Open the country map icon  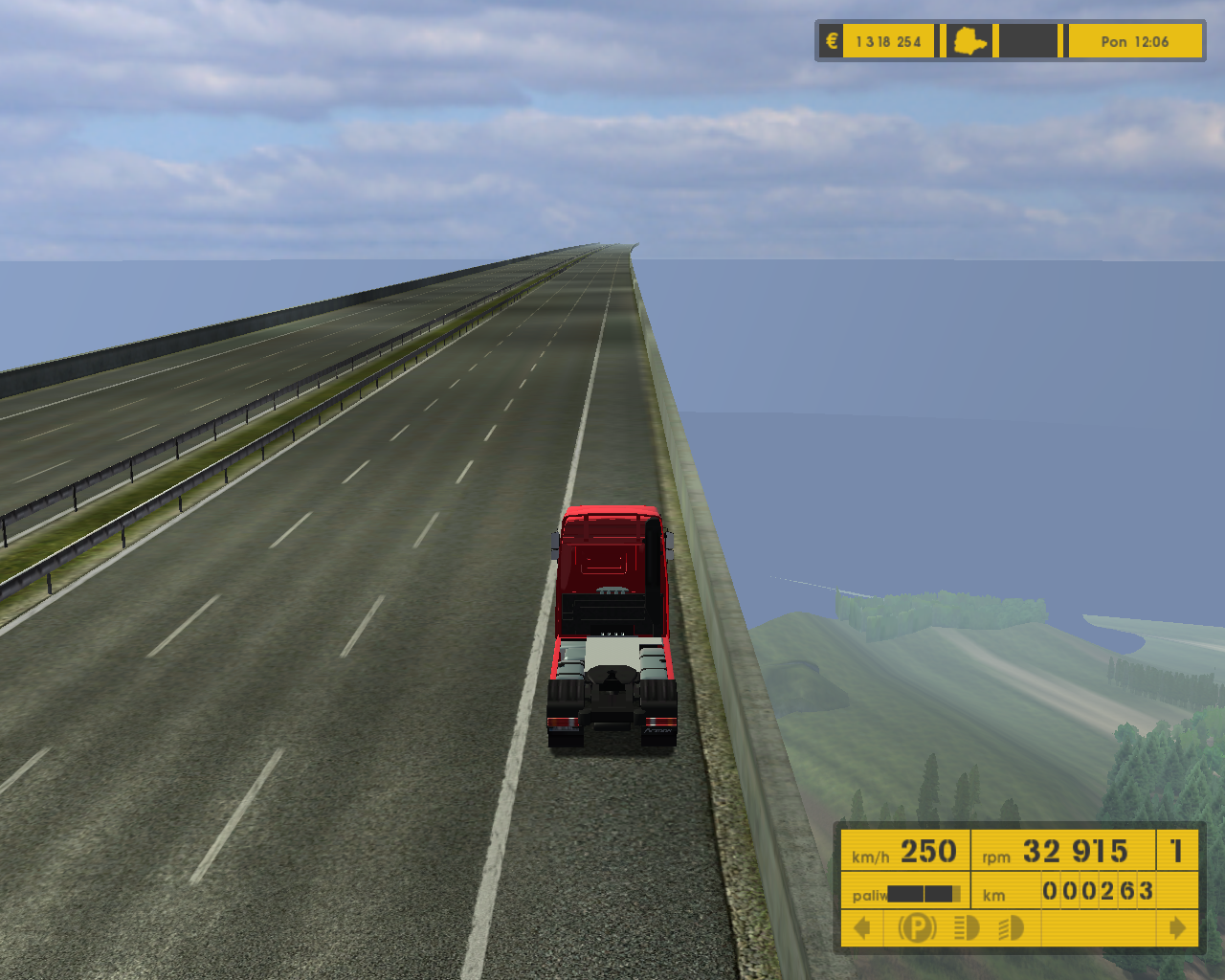pos(969,42)
